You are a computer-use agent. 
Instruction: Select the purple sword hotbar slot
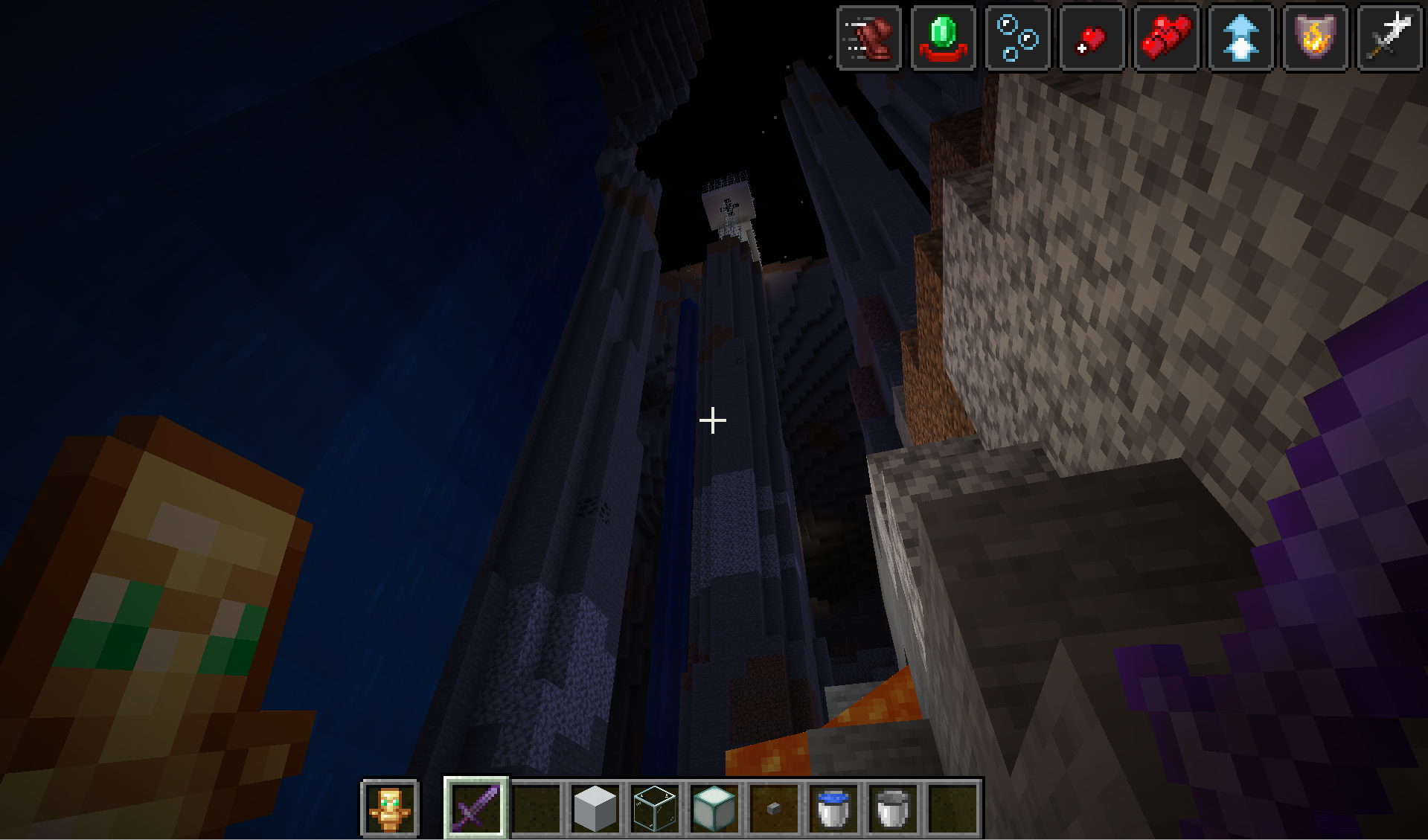point(476,807)
